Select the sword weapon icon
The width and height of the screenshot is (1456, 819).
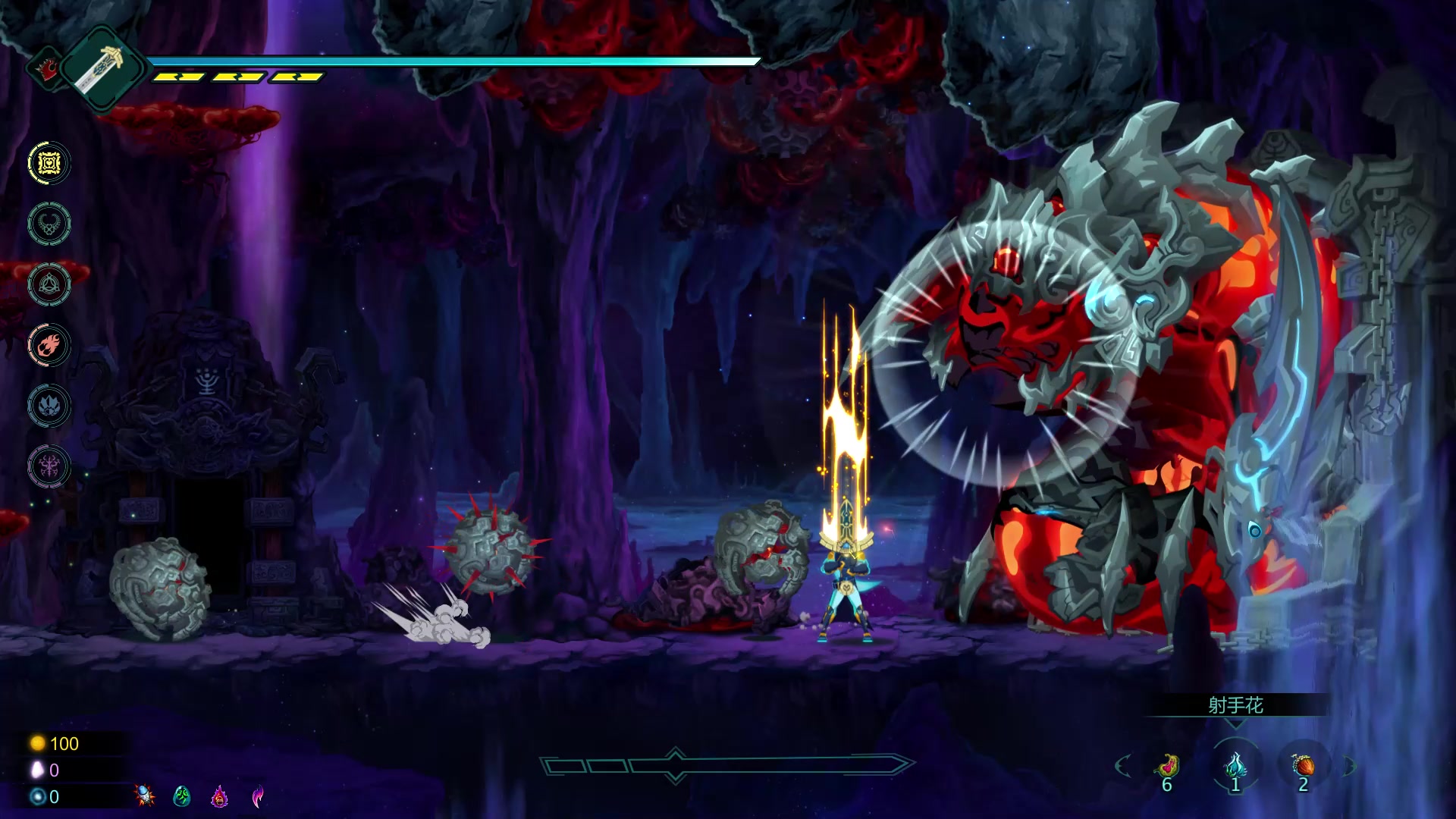pyautogui.click(x=102, y=70)
